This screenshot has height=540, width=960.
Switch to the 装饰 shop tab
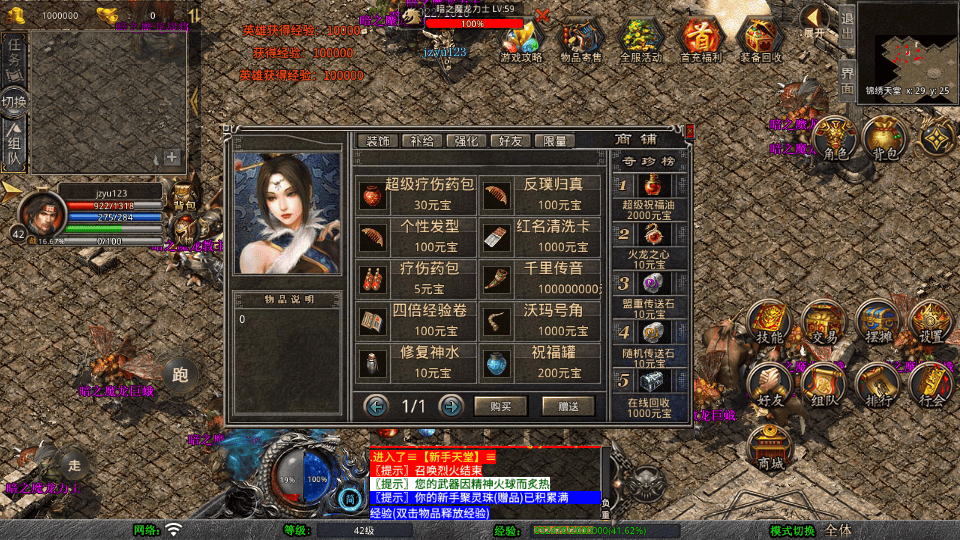coord(379,141)
